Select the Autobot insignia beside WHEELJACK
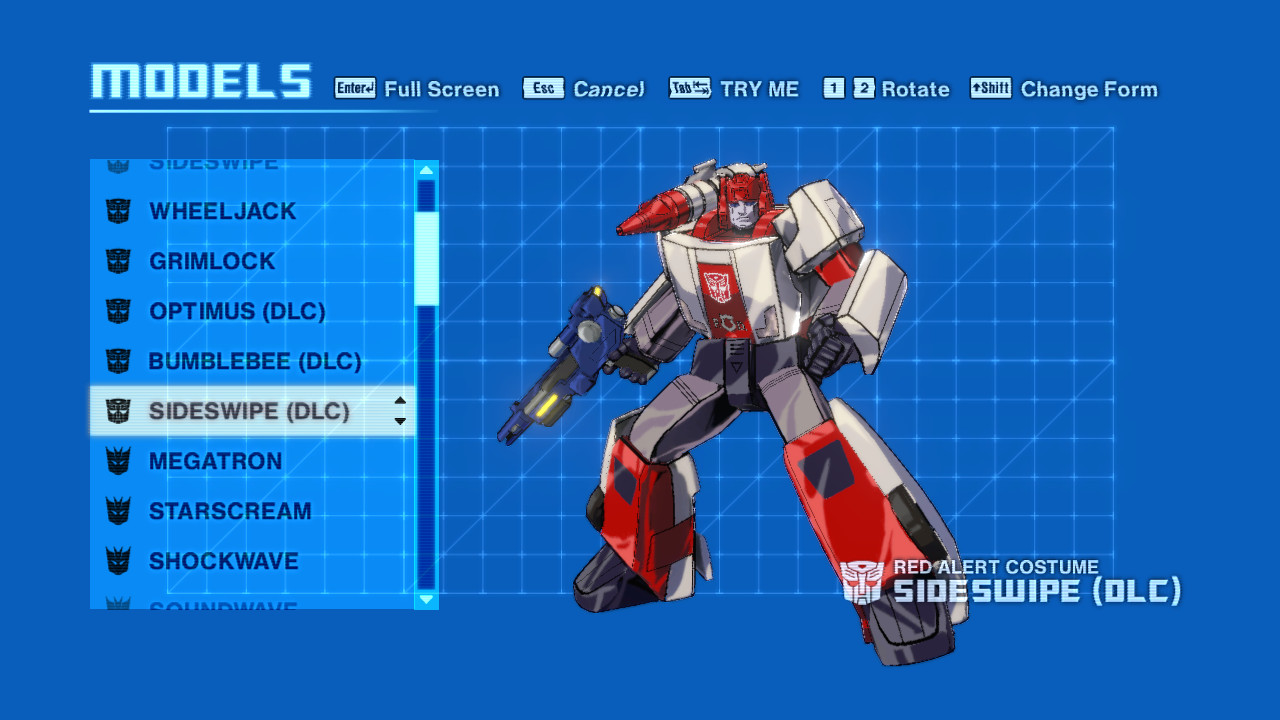Viewport: 1280px width, 720px height. coord(120,211)
